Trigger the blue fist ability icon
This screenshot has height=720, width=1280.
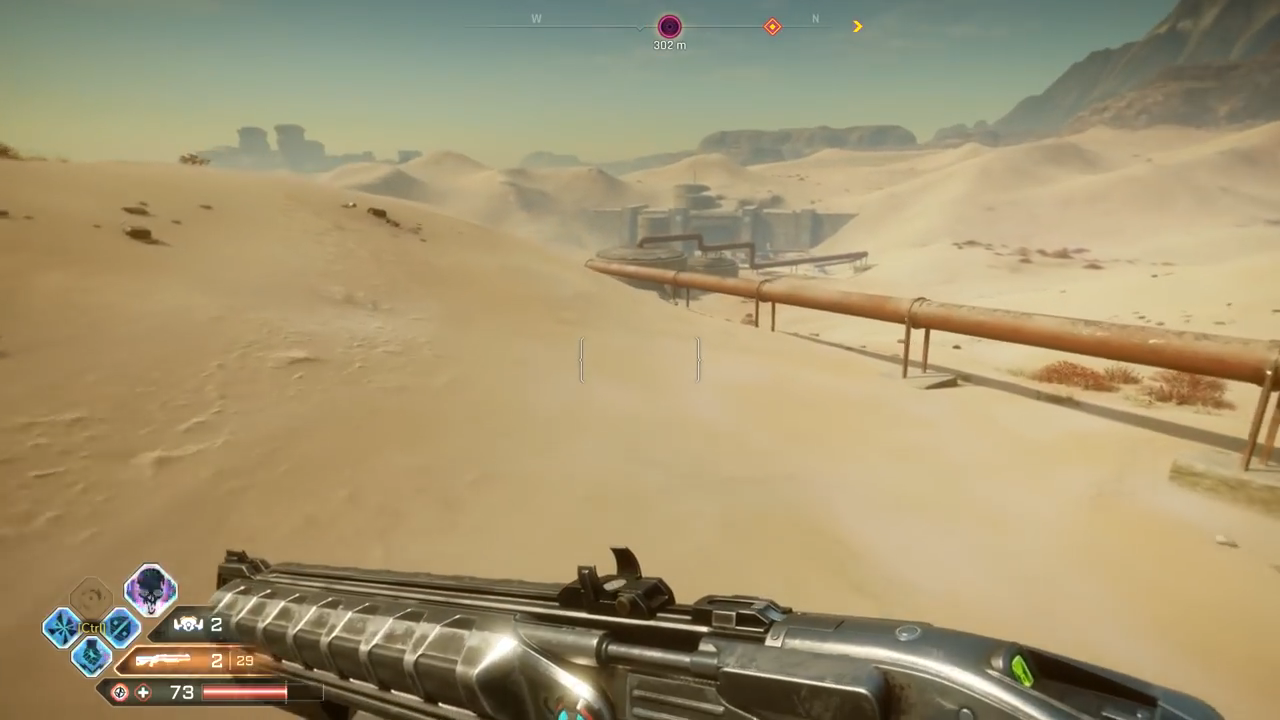91,656
